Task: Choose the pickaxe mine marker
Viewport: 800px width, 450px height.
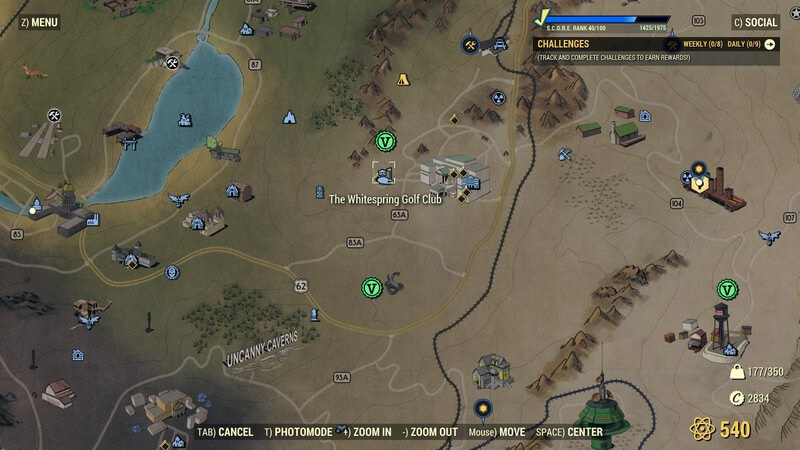Action: [x=565, y=155]
